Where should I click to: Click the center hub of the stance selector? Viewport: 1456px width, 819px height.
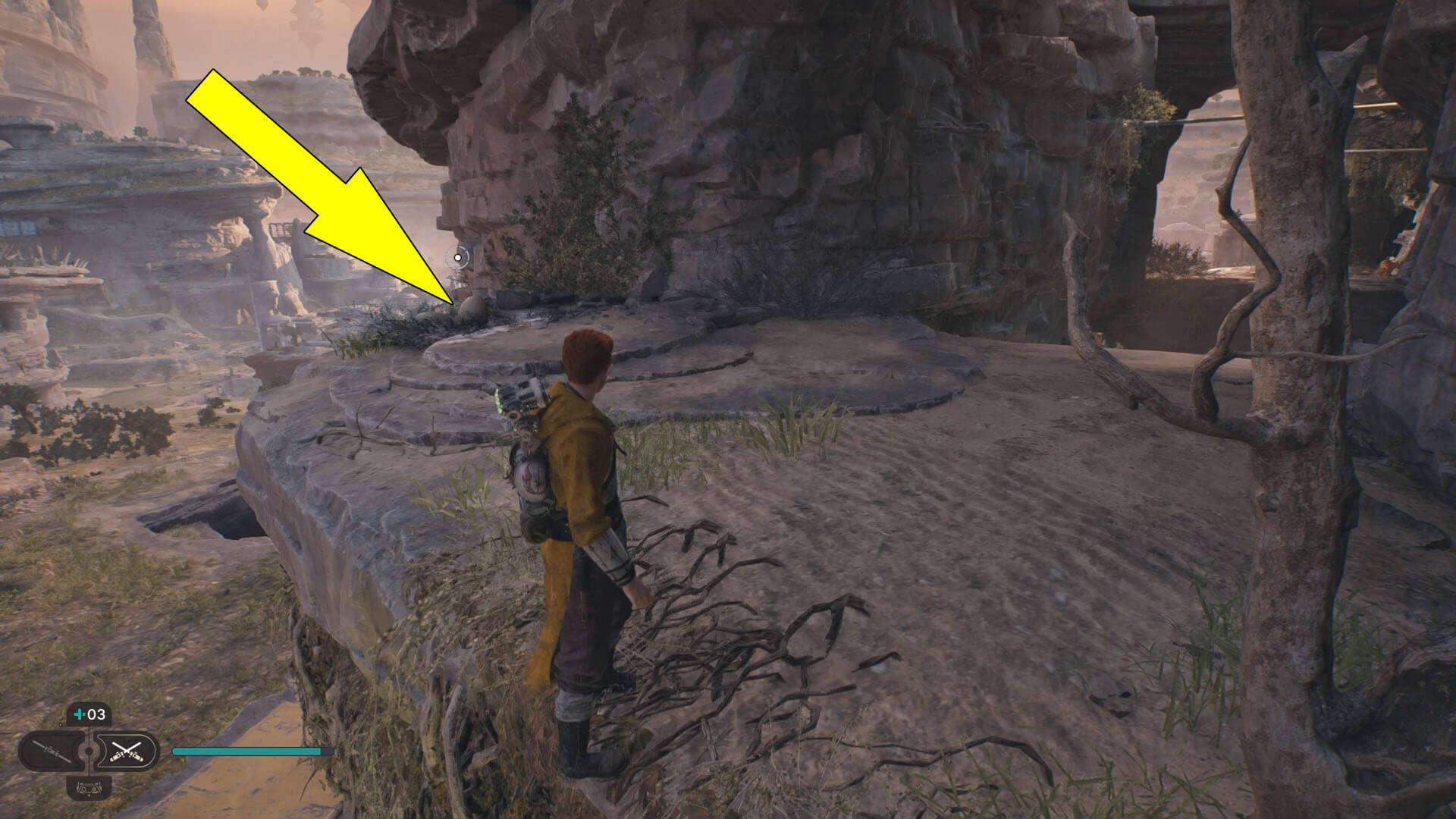[89, 750]
